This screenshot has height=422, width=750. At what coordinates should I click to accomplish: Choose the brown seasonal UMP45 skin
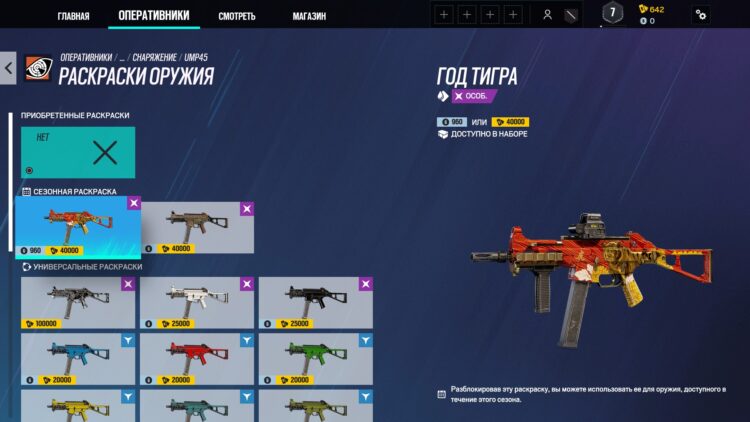(197, 226)
